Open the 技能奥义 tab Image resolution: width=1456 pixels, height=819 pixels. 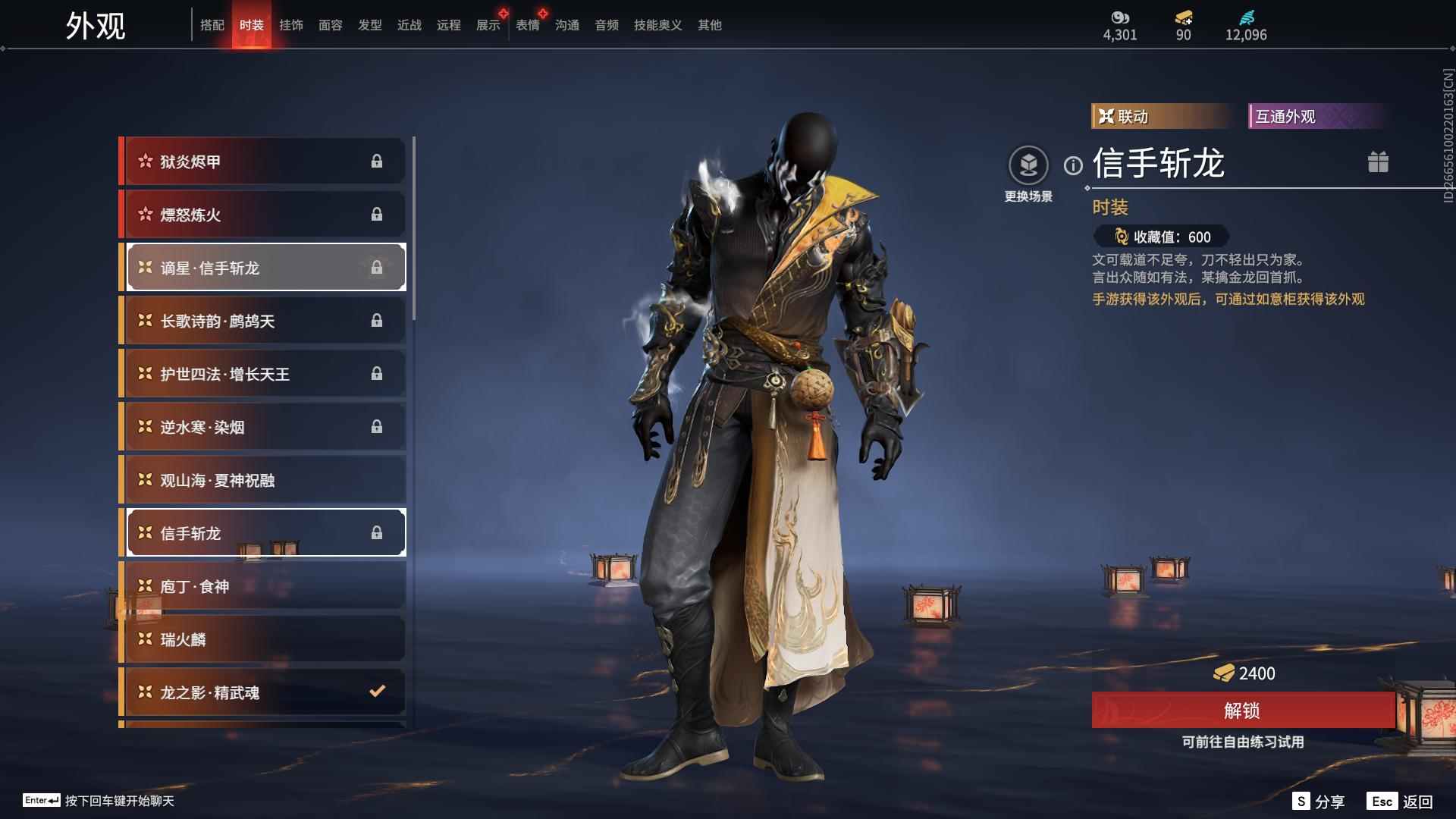coord(657,25)
